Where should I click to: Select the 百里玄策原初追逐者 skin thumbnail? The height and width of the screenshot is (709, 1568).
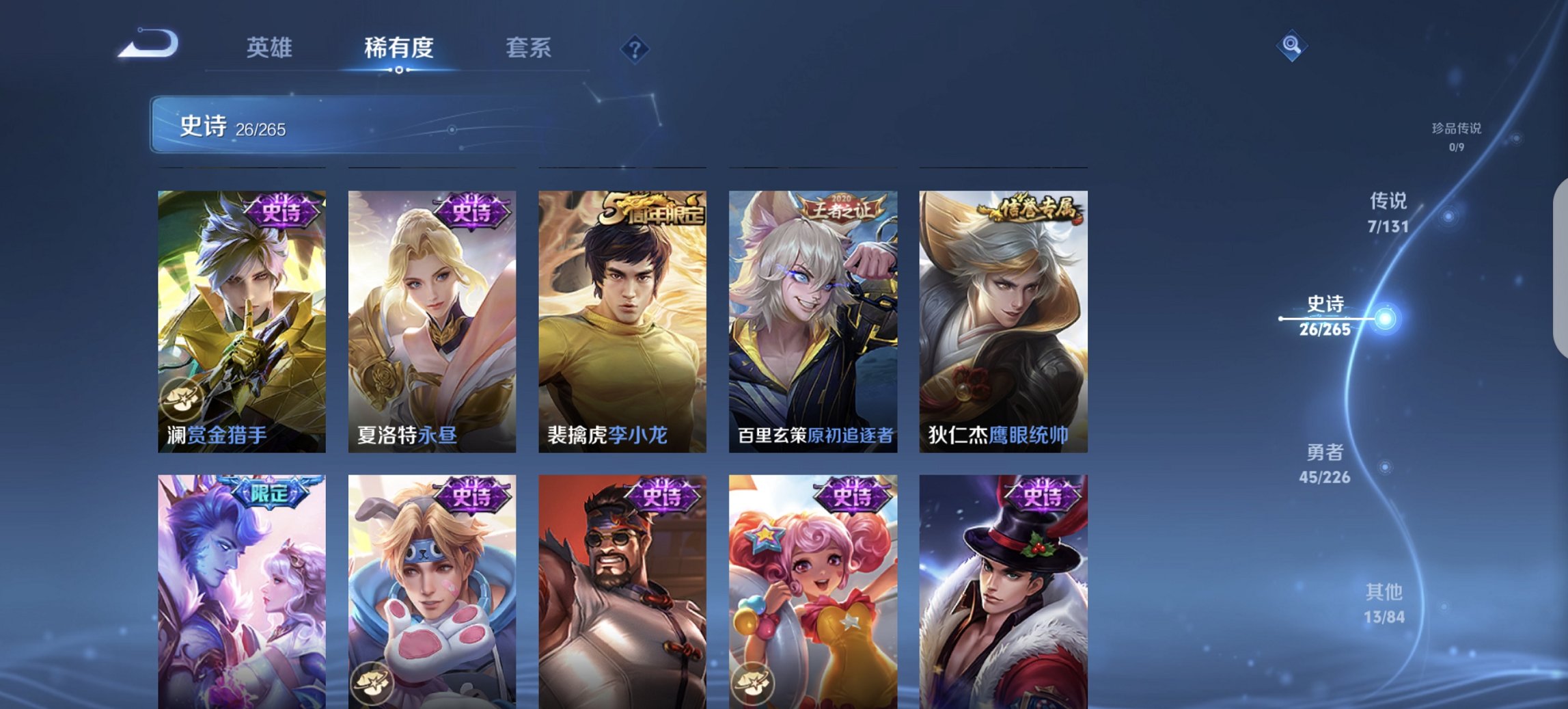click(x=814, y=321)
